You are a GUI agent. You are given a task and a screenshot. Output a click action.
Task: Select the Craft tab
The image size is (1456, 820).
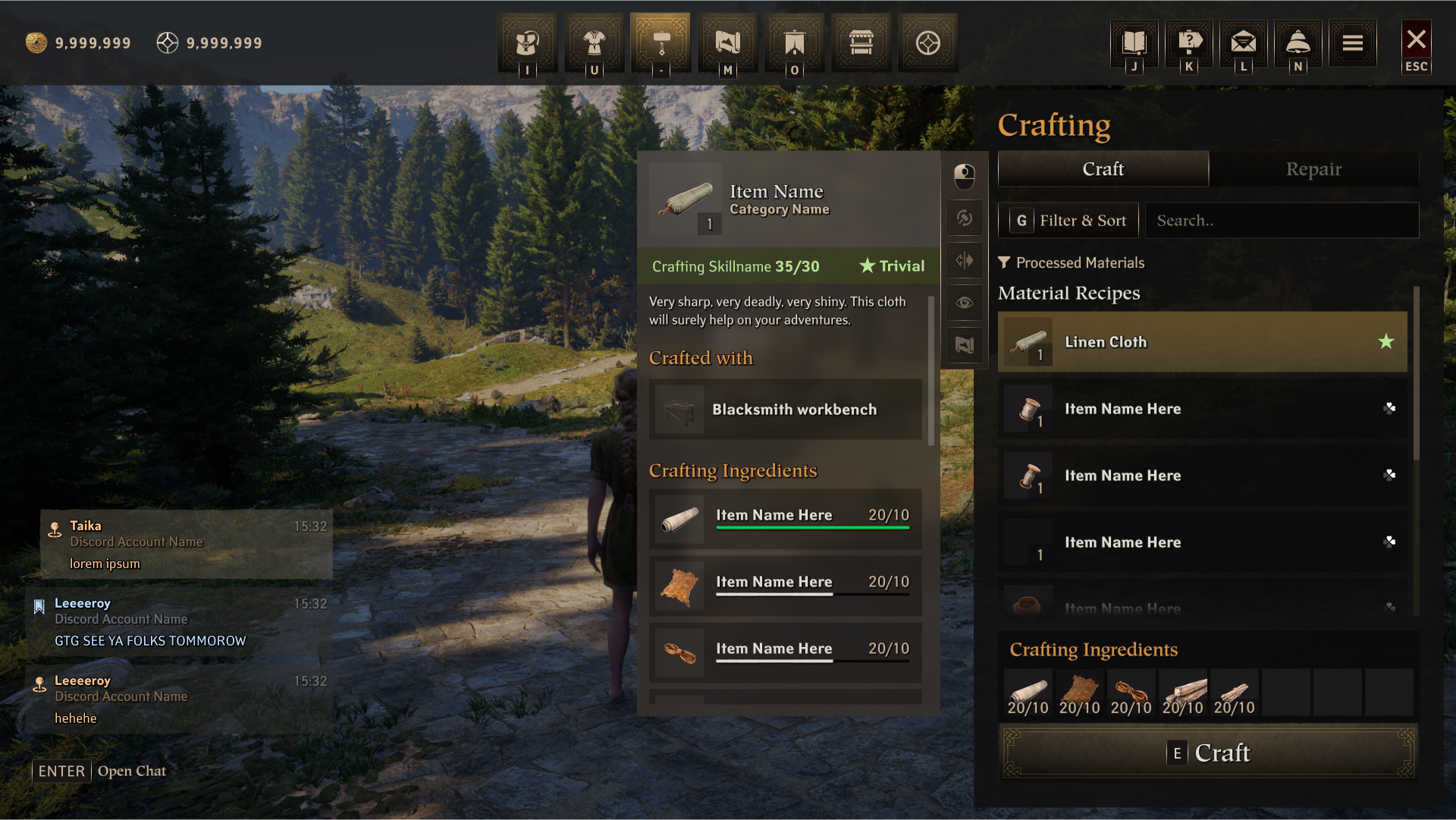[1103, 169]
